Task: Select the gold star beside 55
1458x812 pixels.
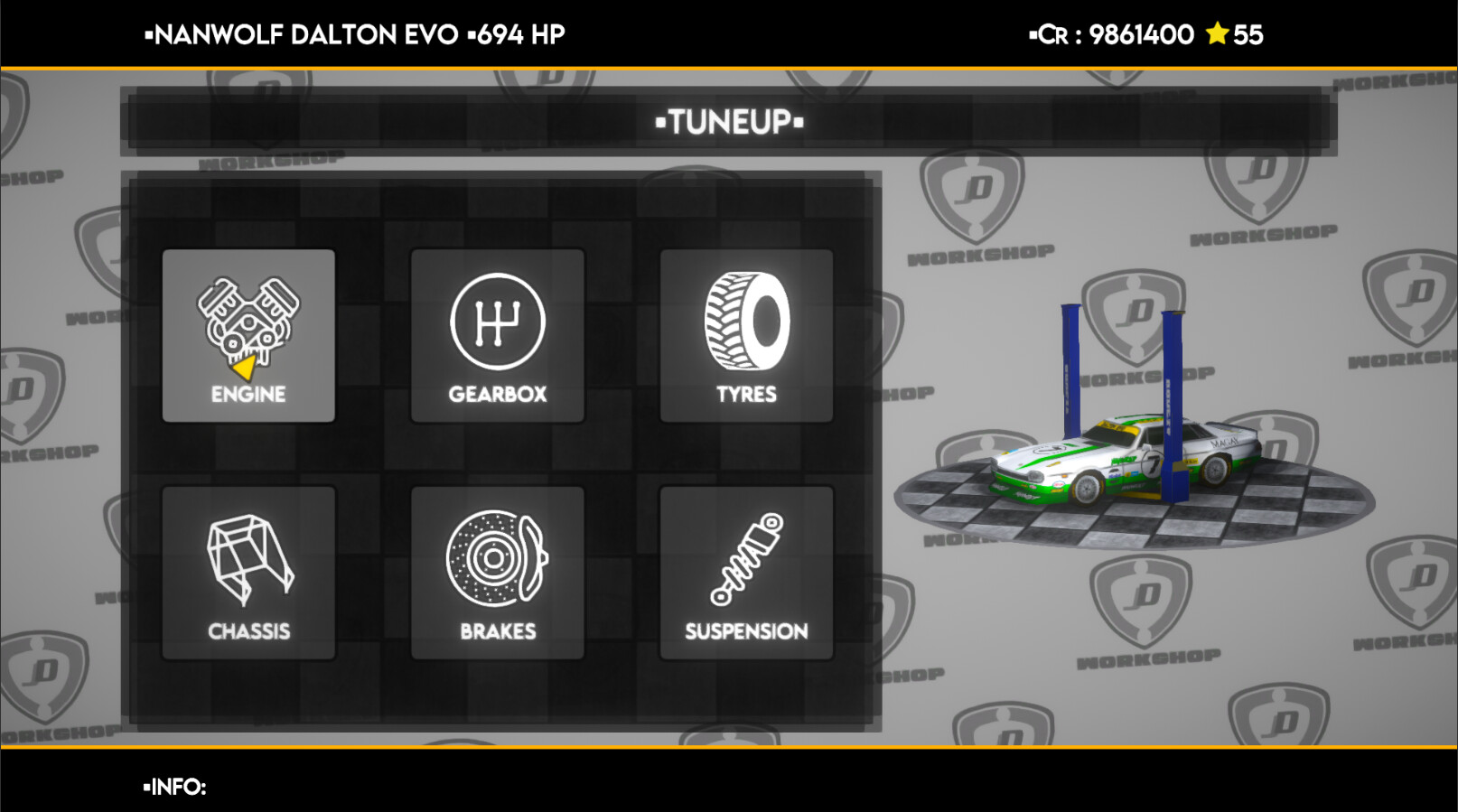Action: coord(1219,34)
